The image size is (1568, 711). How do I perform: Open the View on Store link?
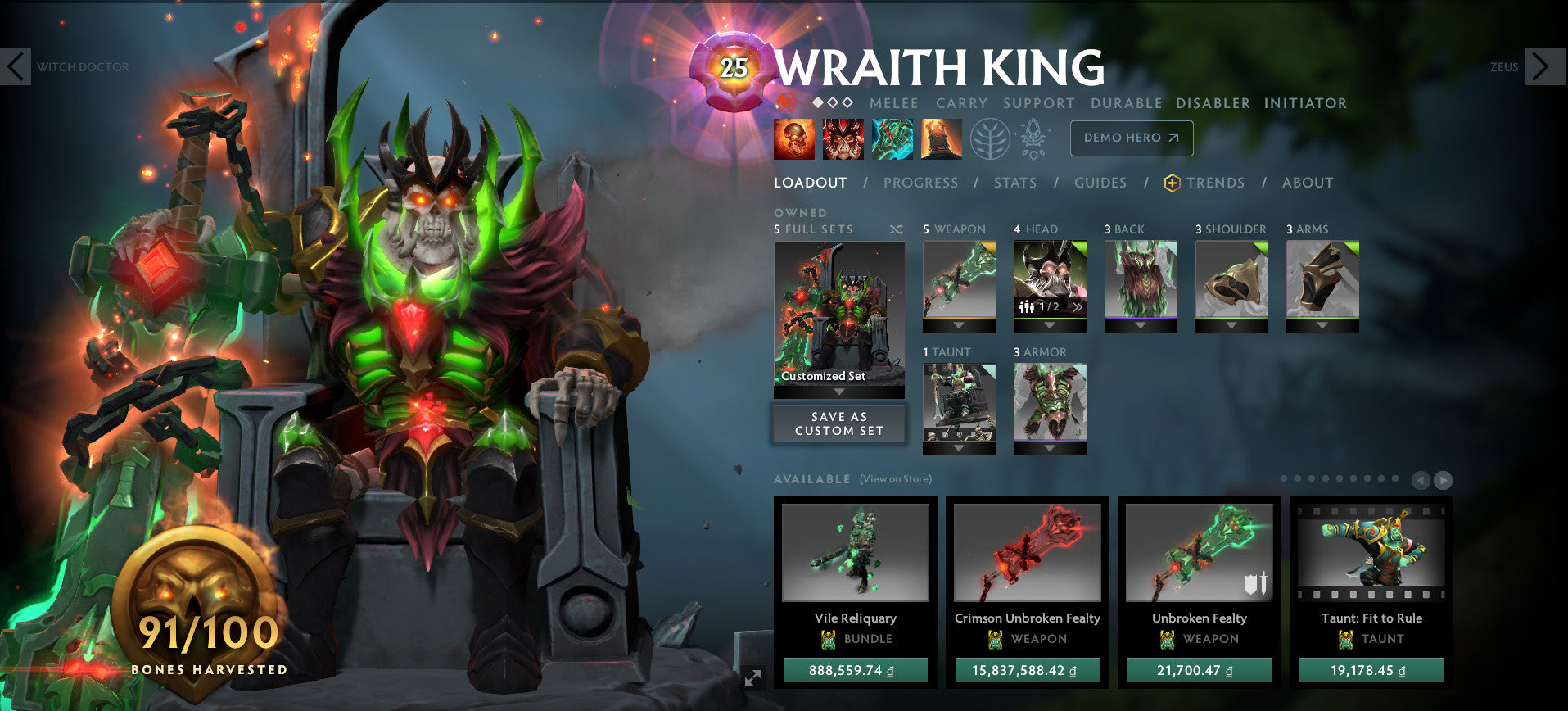(x=895, y=478)
